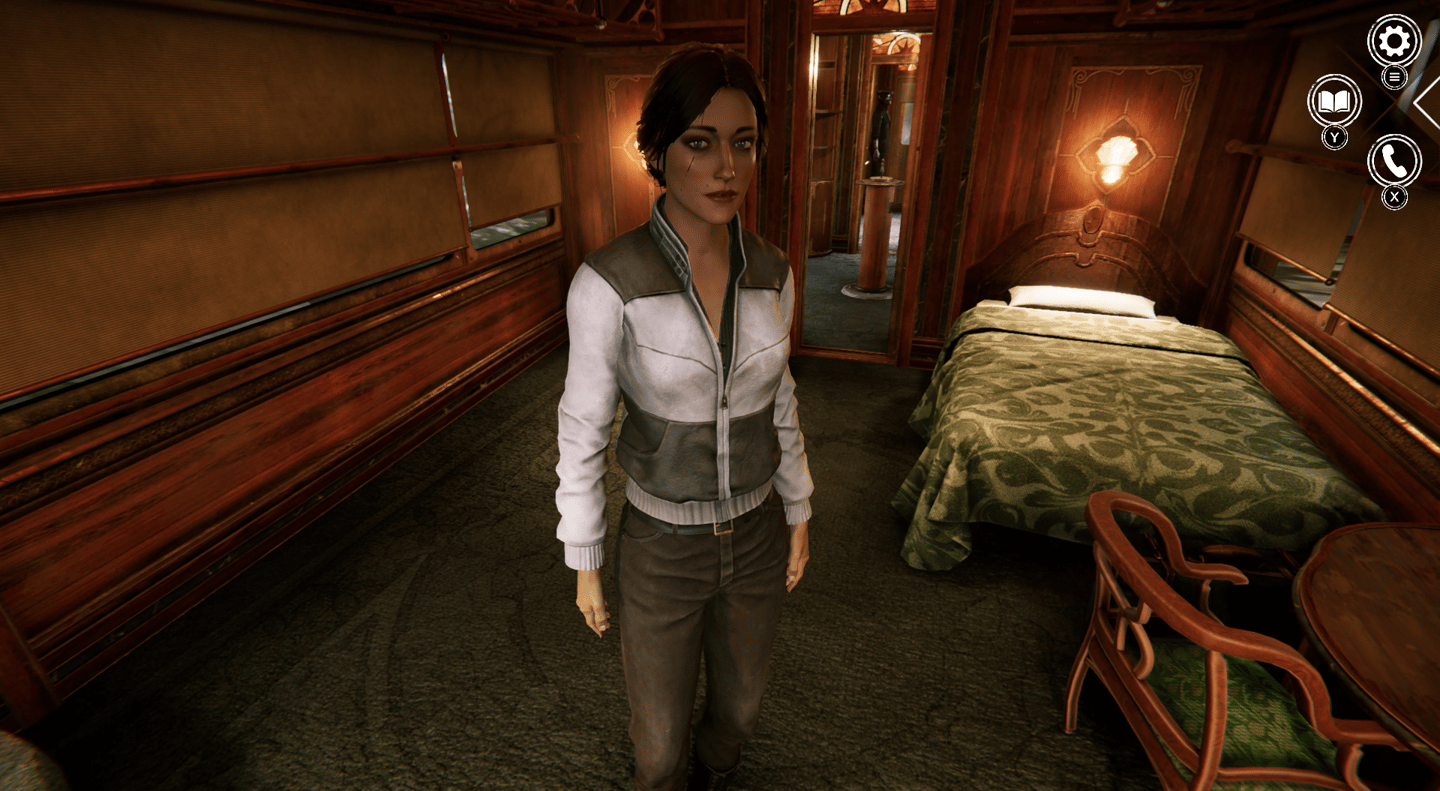The width and height of the screenshot is (1440, 791).
Task: Open the settings gear icon
Action: click(x=1394, y=41)
